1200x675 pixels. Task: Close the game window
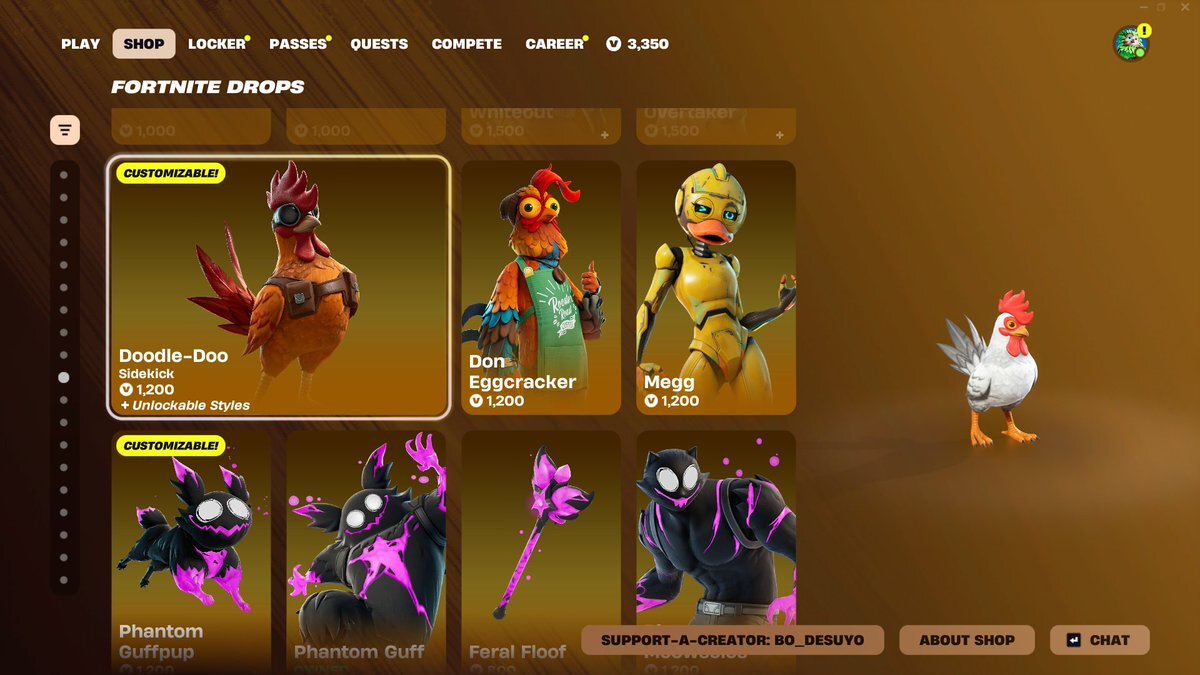point(1183,7)
